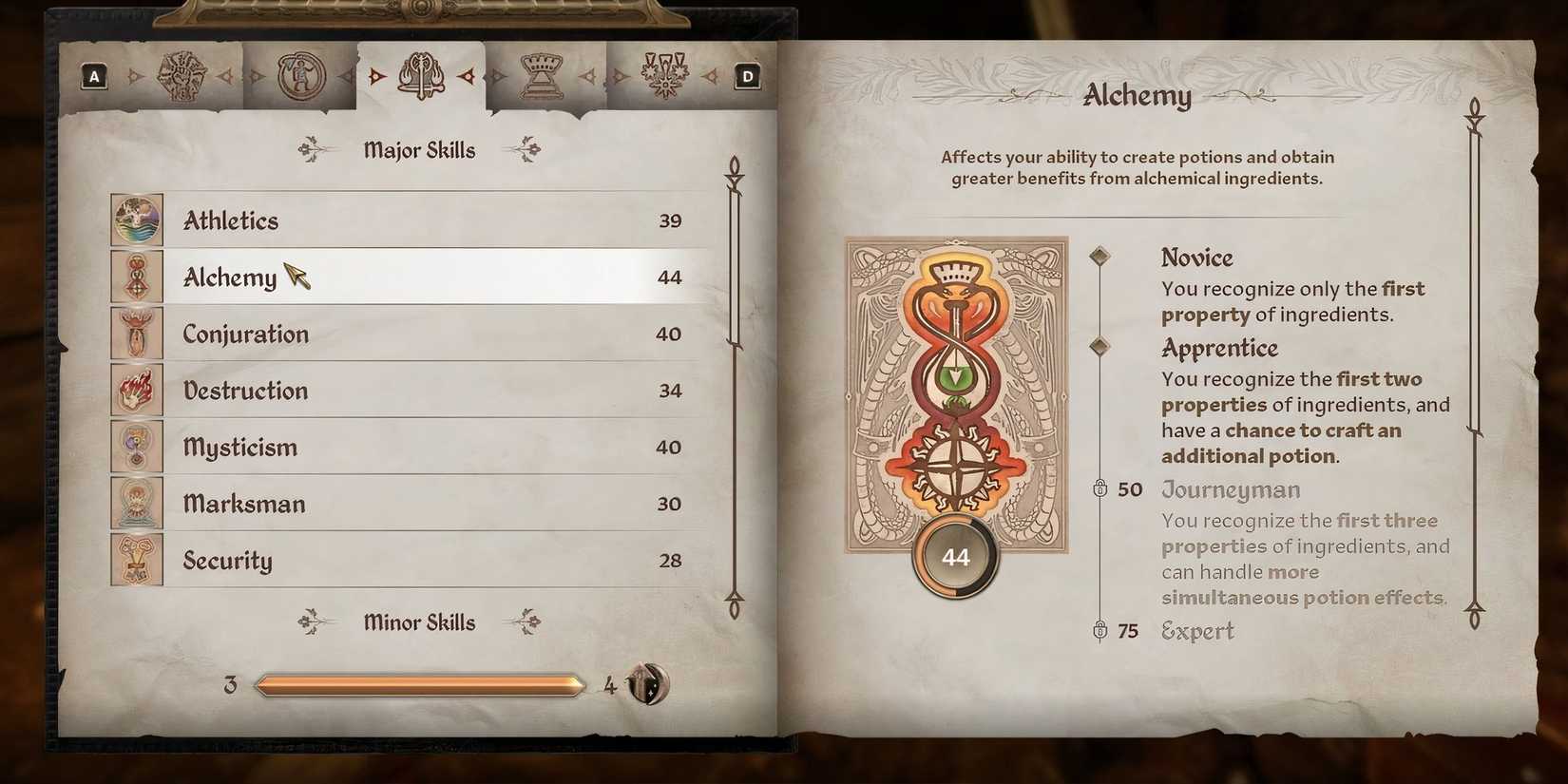Select the Mysticism skill icon
This screenshot has height=784, width=1568.
(x=136, y=447)
